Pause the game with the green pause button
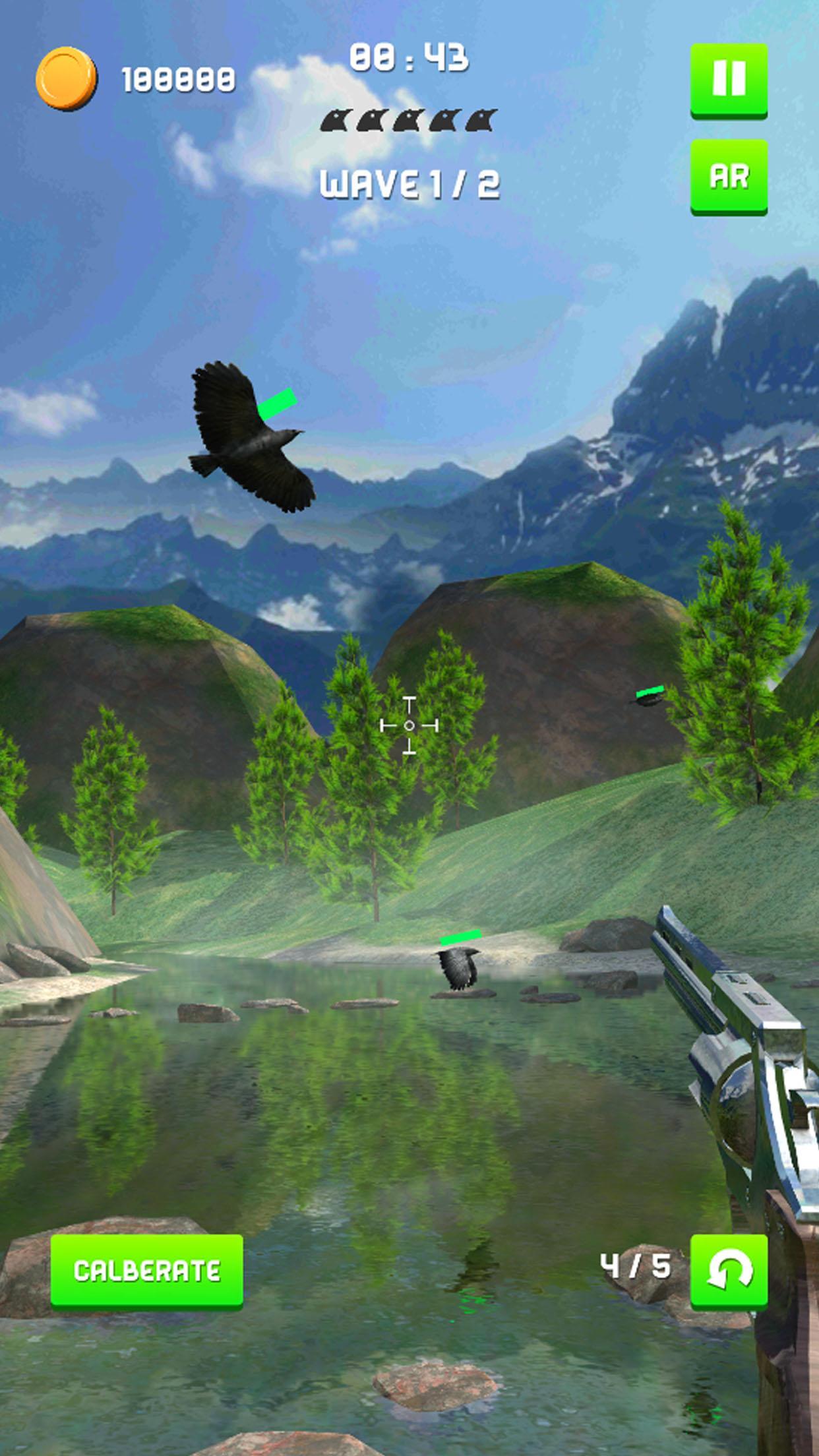The height and width of the screenshot is (1456, 819). tap(729, 80)
